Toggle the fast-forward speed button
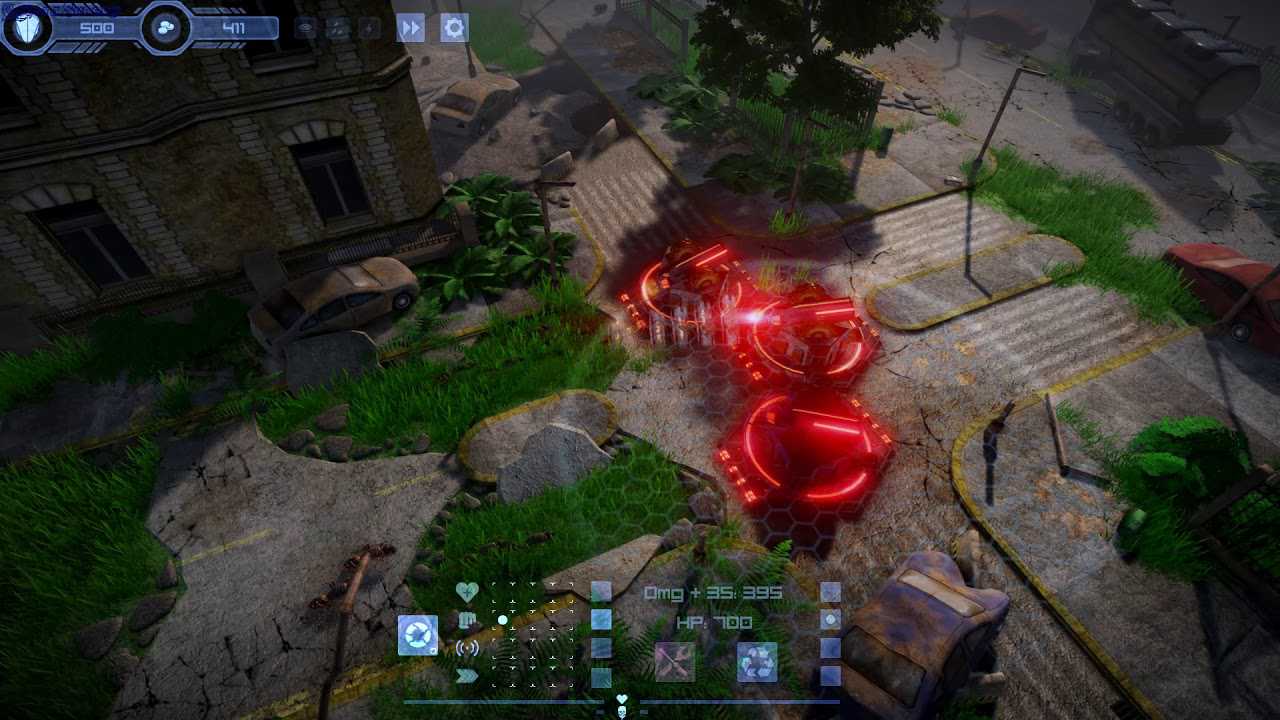The height and width of the screenshot is (720, 1280). click(411, 27)
